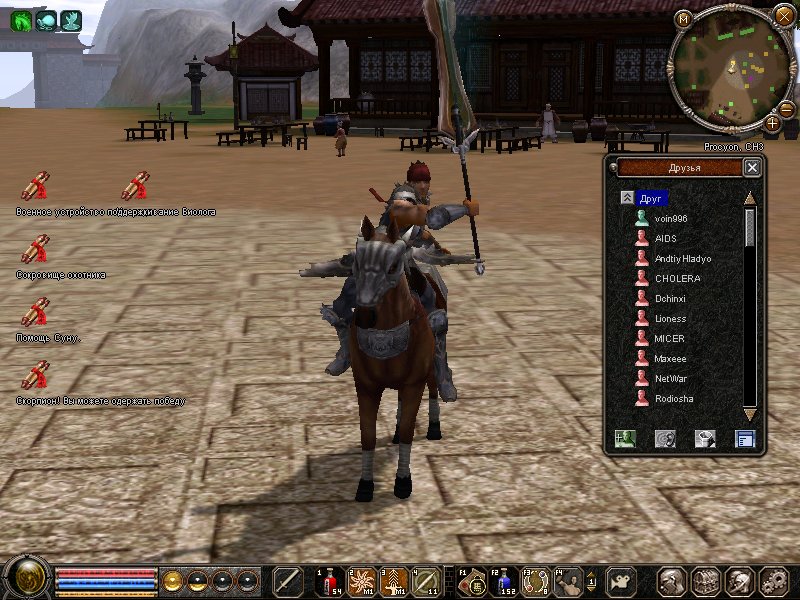Open the Помощь Суну quest scroll
Screen dimensions: 800x600
[35, 311]
